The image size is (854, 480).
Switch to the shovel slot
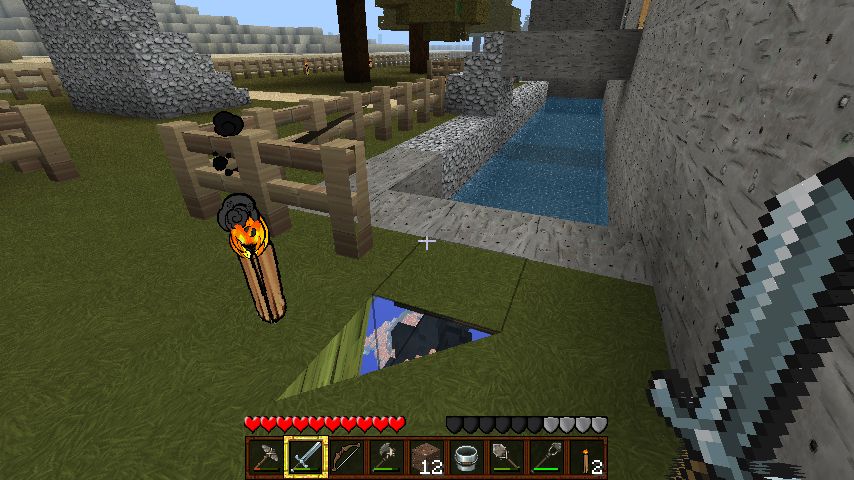pyautogui.click(x=503, y=457)
